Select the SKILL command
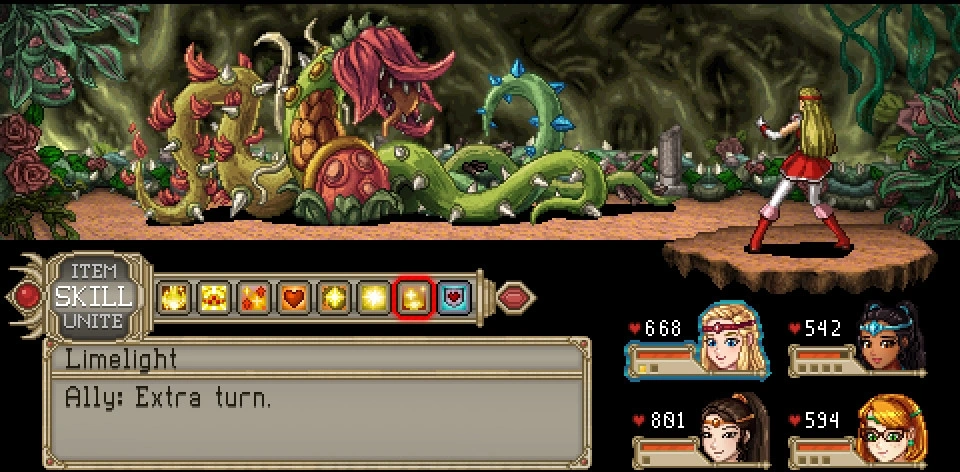The height and width of the screenshot is (472, 960). coord(94,296)
